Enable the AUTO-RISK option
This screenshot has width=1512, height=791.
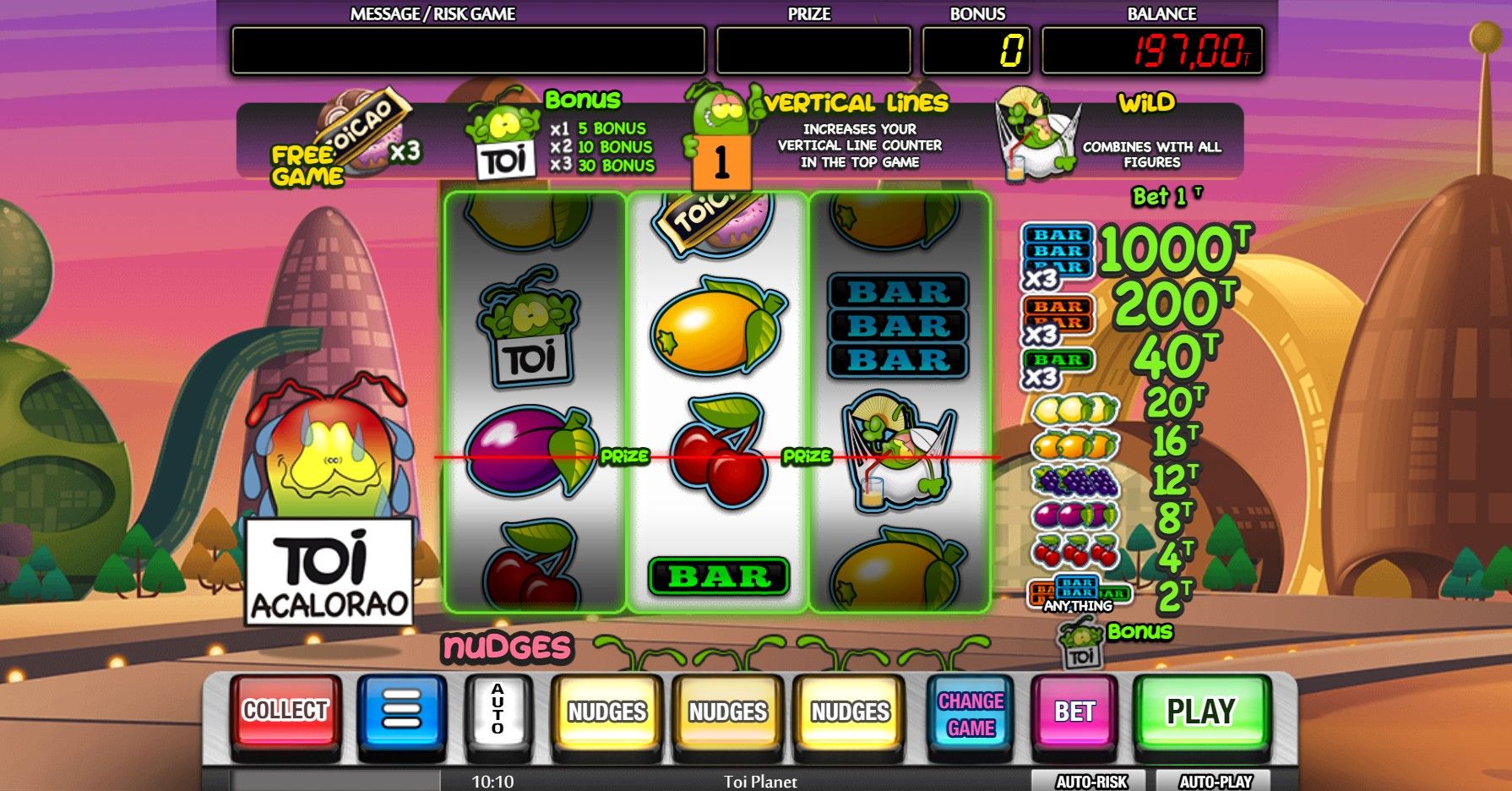pos(1090,782)
